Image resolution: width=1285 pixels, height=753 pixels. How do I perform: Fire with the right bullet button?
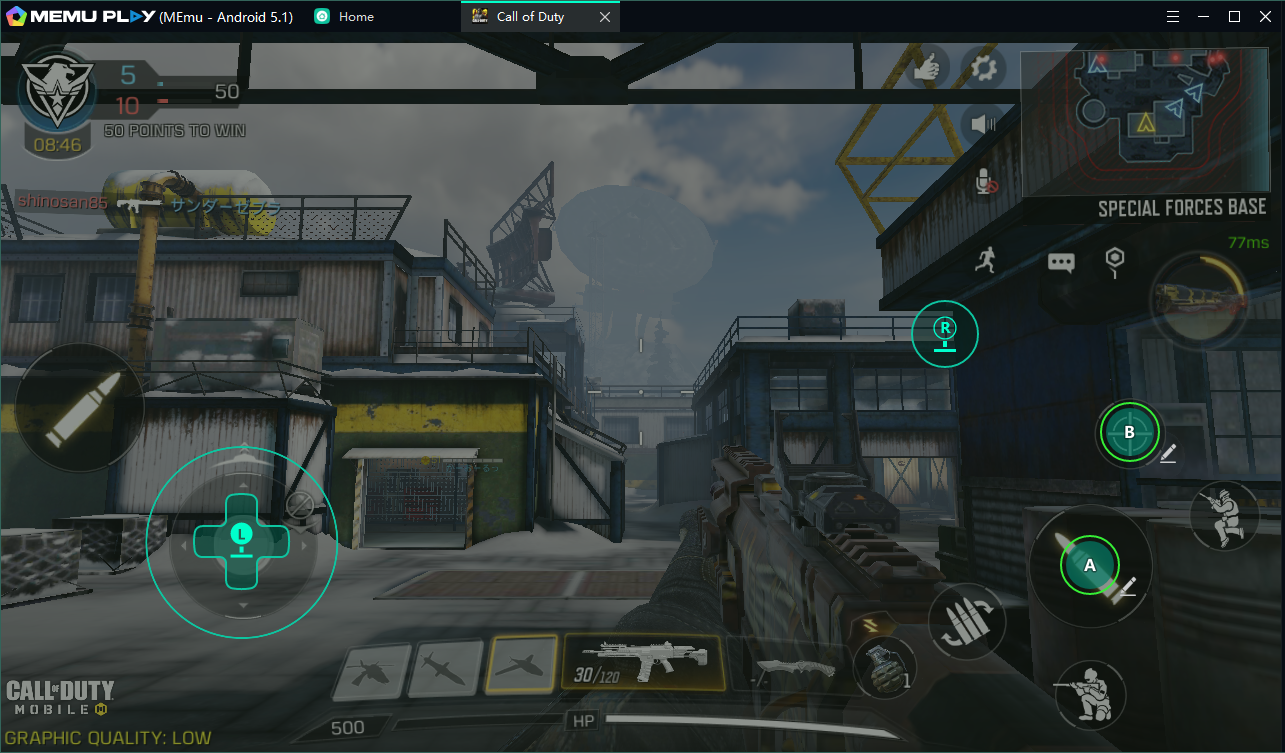pyautogui.click(x=1089, y=565)
